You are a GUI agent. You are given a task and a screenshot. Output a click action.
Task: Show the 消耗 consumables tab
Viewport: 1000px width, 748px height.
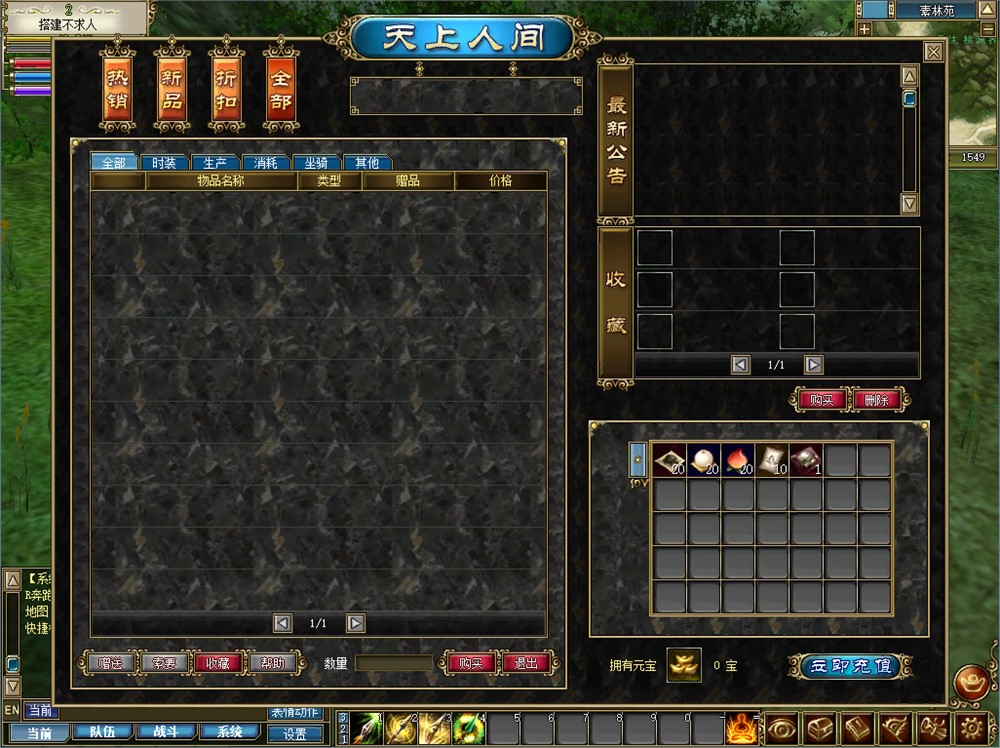(x=266, y=163)
